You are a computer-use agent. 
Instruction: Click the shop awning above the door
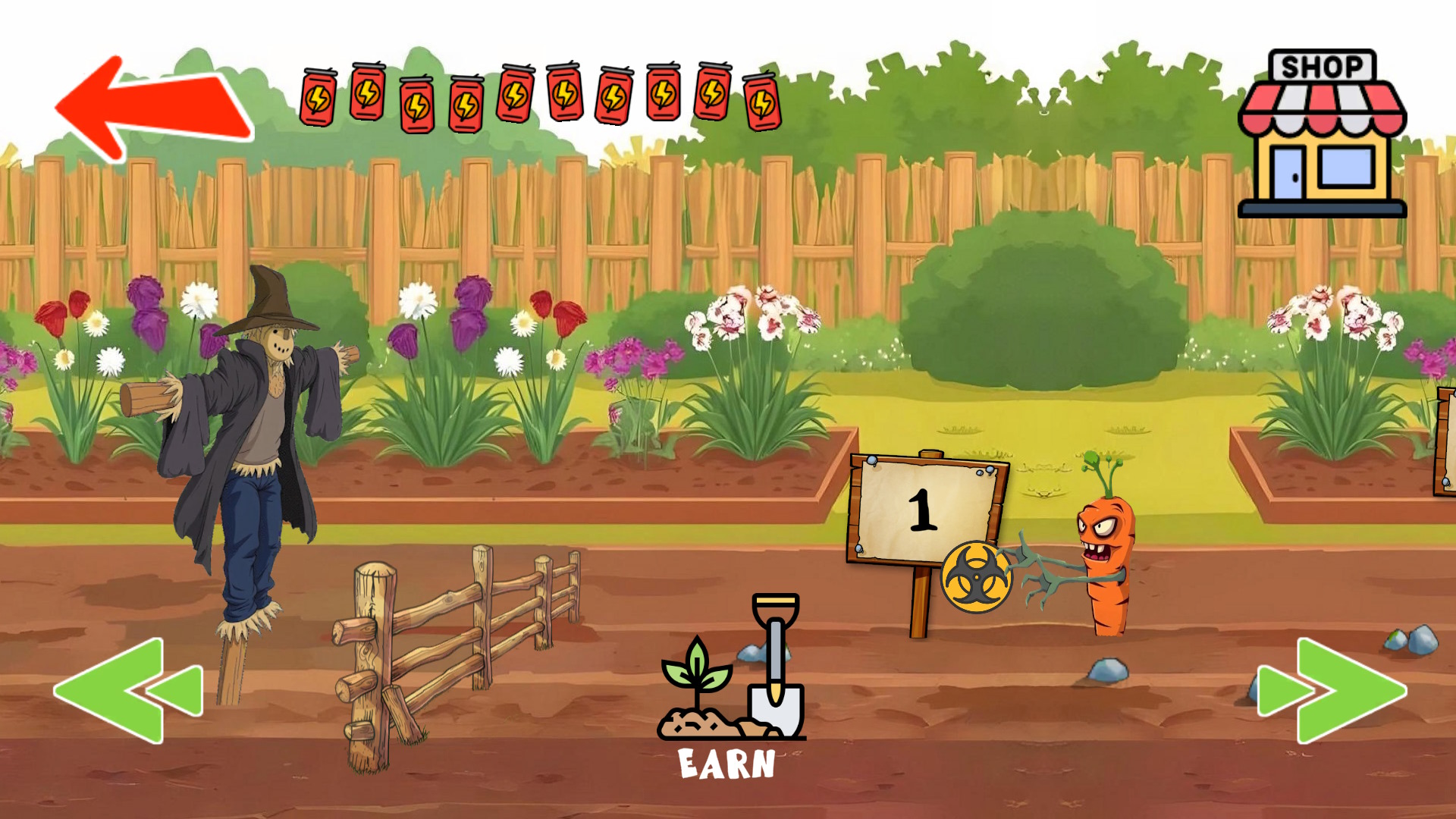point(1326,106)
